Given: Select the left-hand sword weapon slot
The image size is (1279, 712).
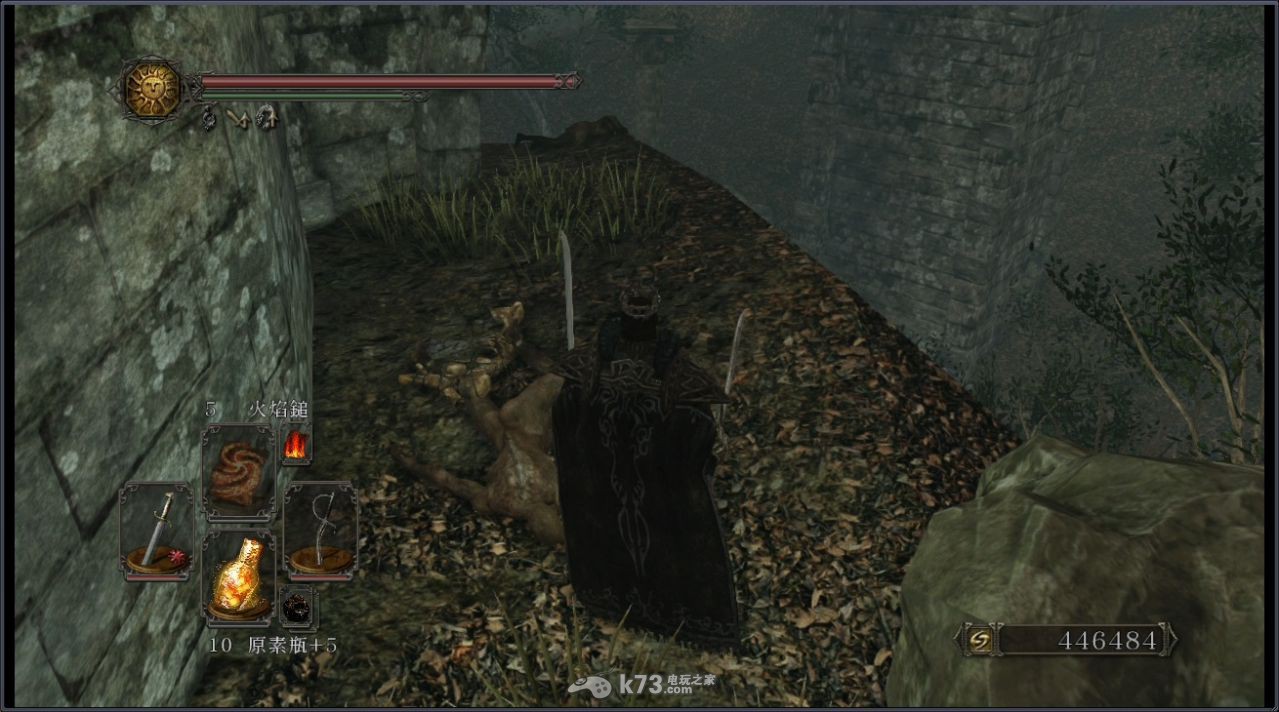Looking at the screenshot, I should tap(155, 529).
